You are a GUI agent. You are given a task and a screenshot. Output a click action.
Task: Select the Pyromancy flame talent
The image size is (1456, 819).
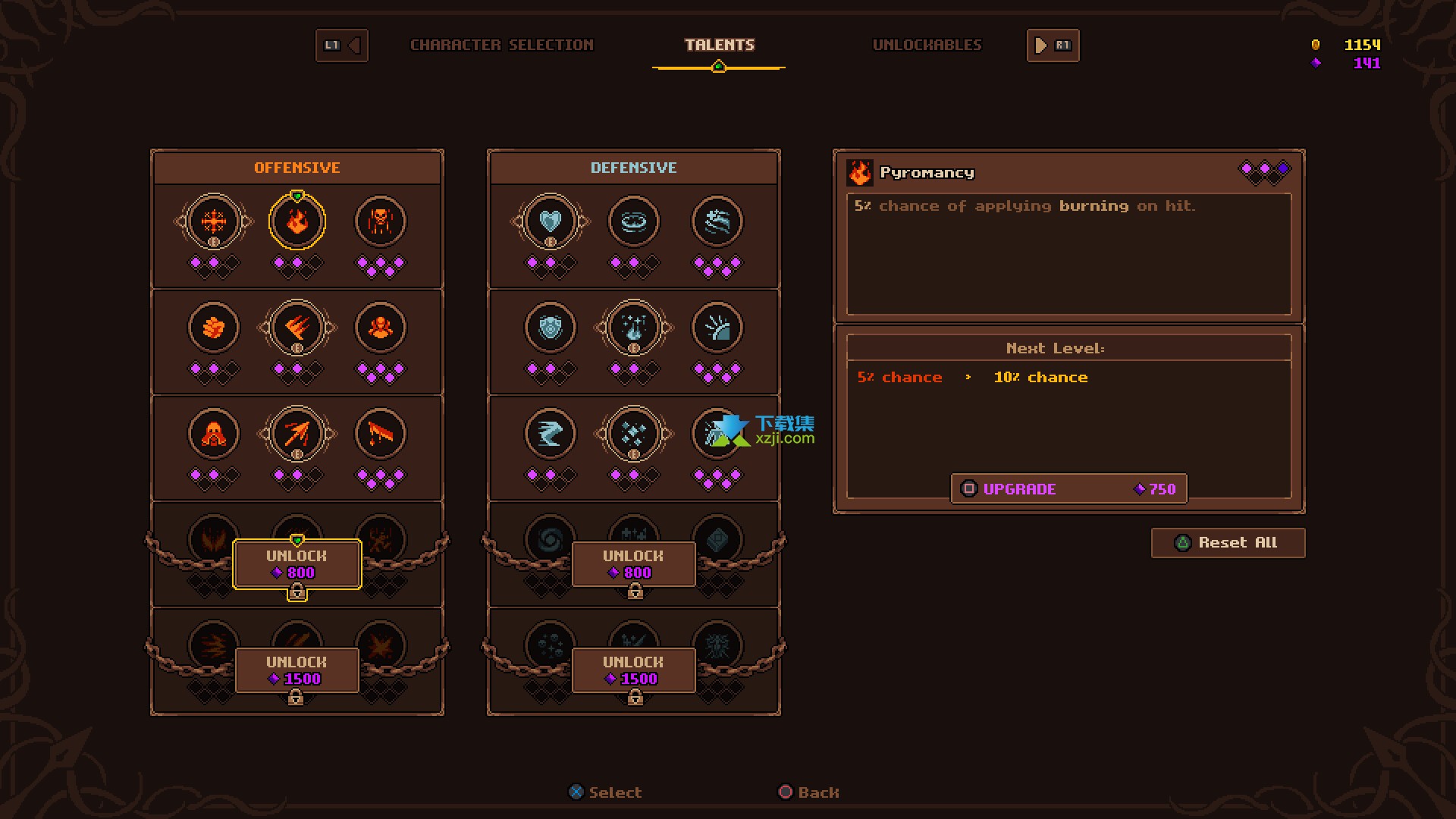click(x=297, y=222)
